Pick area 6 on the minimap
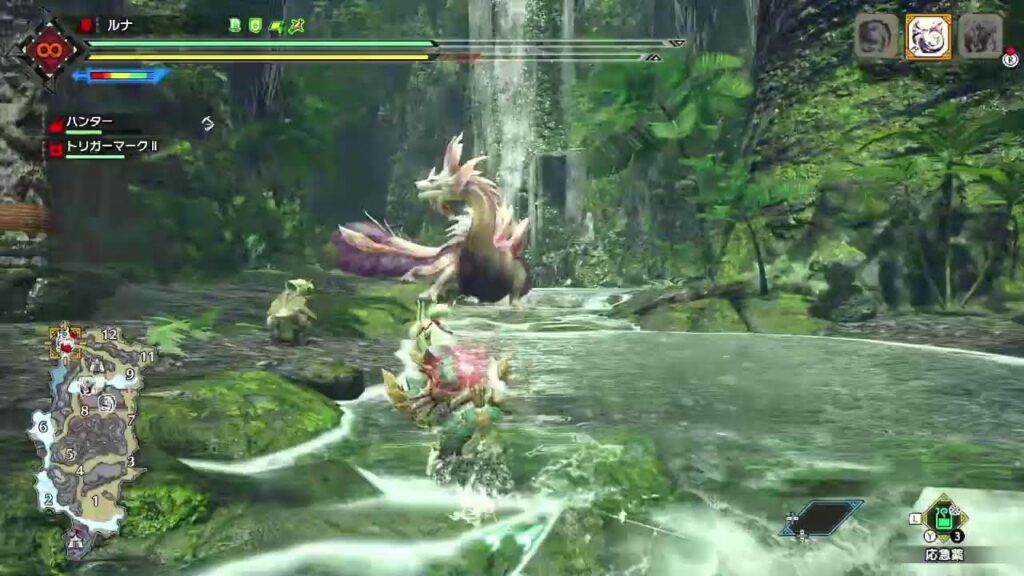This screenshot has width=1024, height=576. (x=43, y=427)
